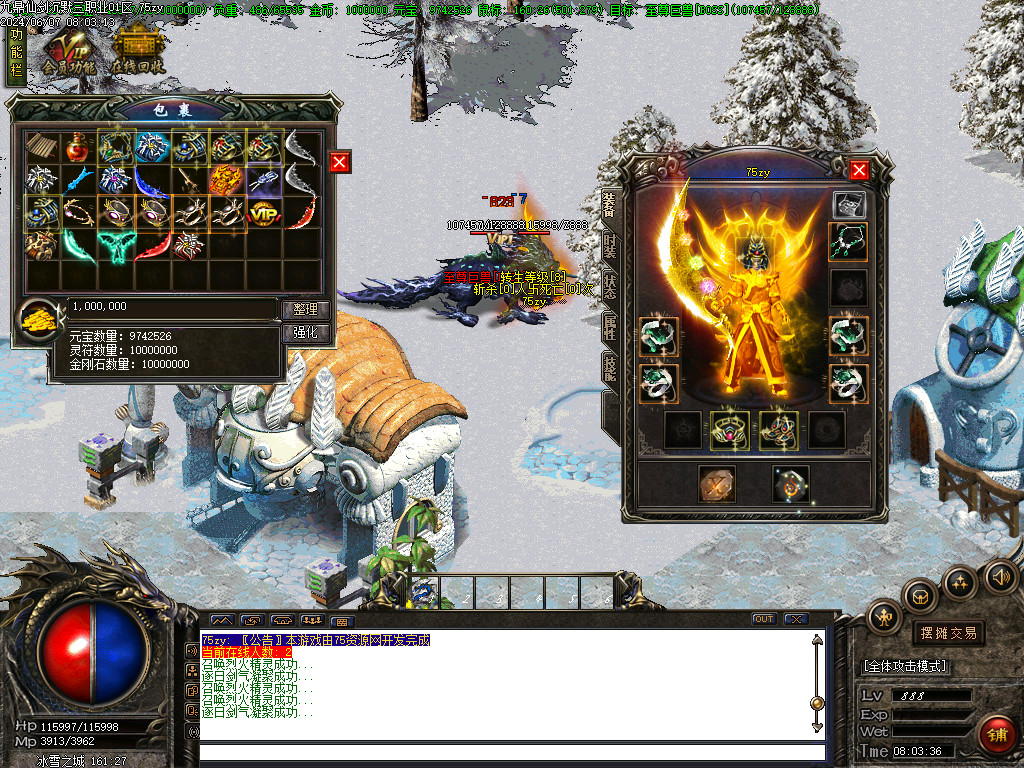
Task: Open the VIP 会员功能 icon
Action: [67, 50]
